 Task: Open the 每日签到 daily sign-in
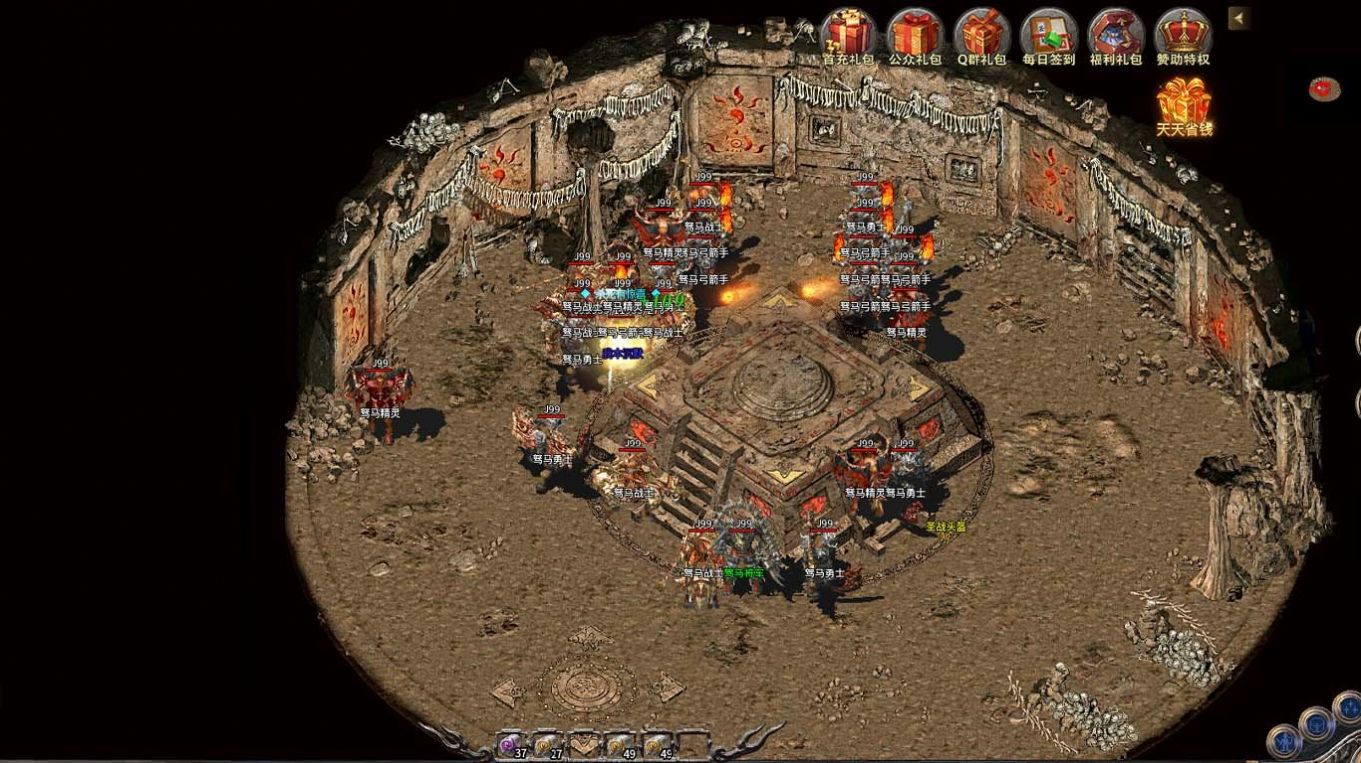click(1048, 34)
